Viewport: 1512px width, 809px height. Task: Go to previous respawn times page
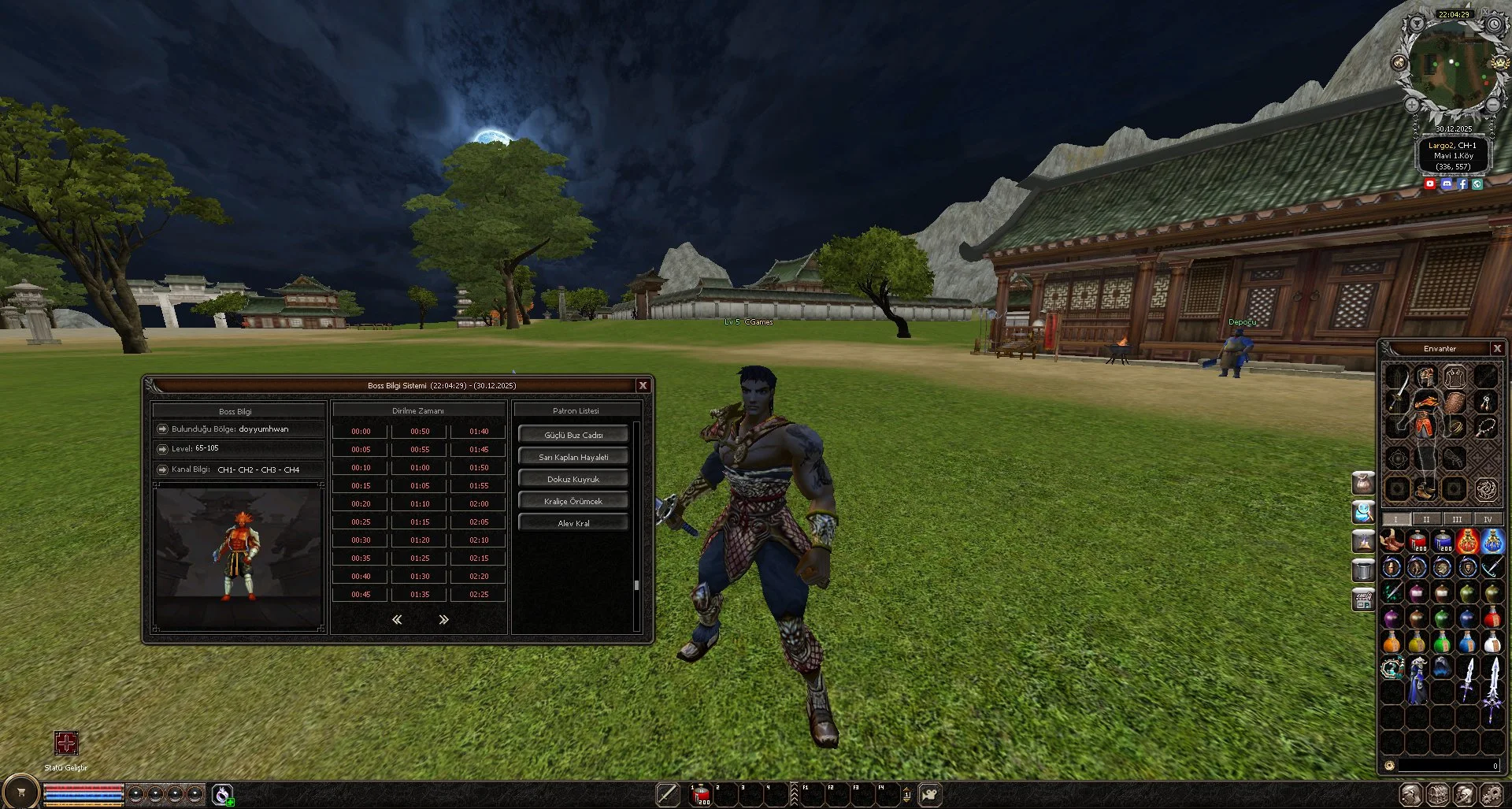(397, 620)
